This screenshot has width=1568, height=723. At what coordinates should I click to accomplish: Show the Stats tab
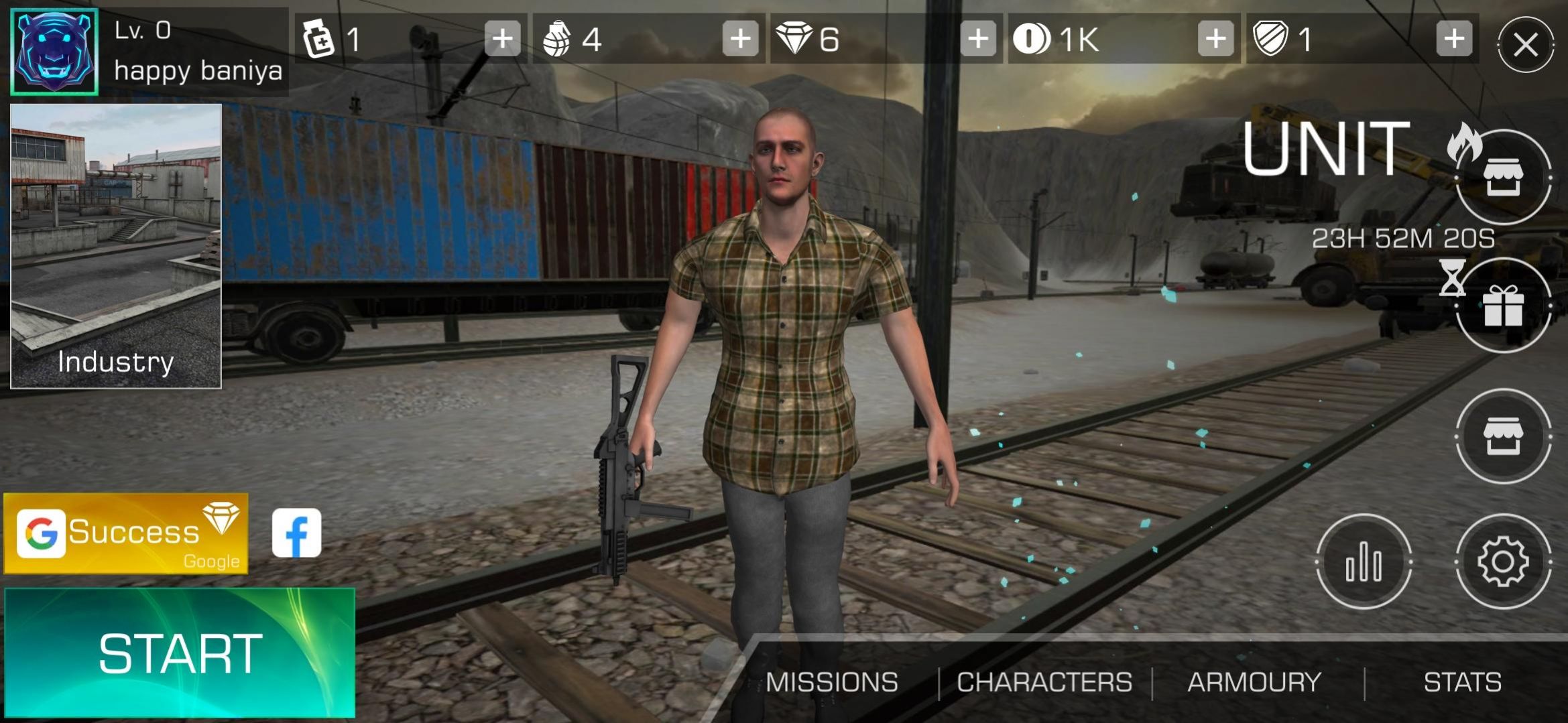click(1462, 682)
